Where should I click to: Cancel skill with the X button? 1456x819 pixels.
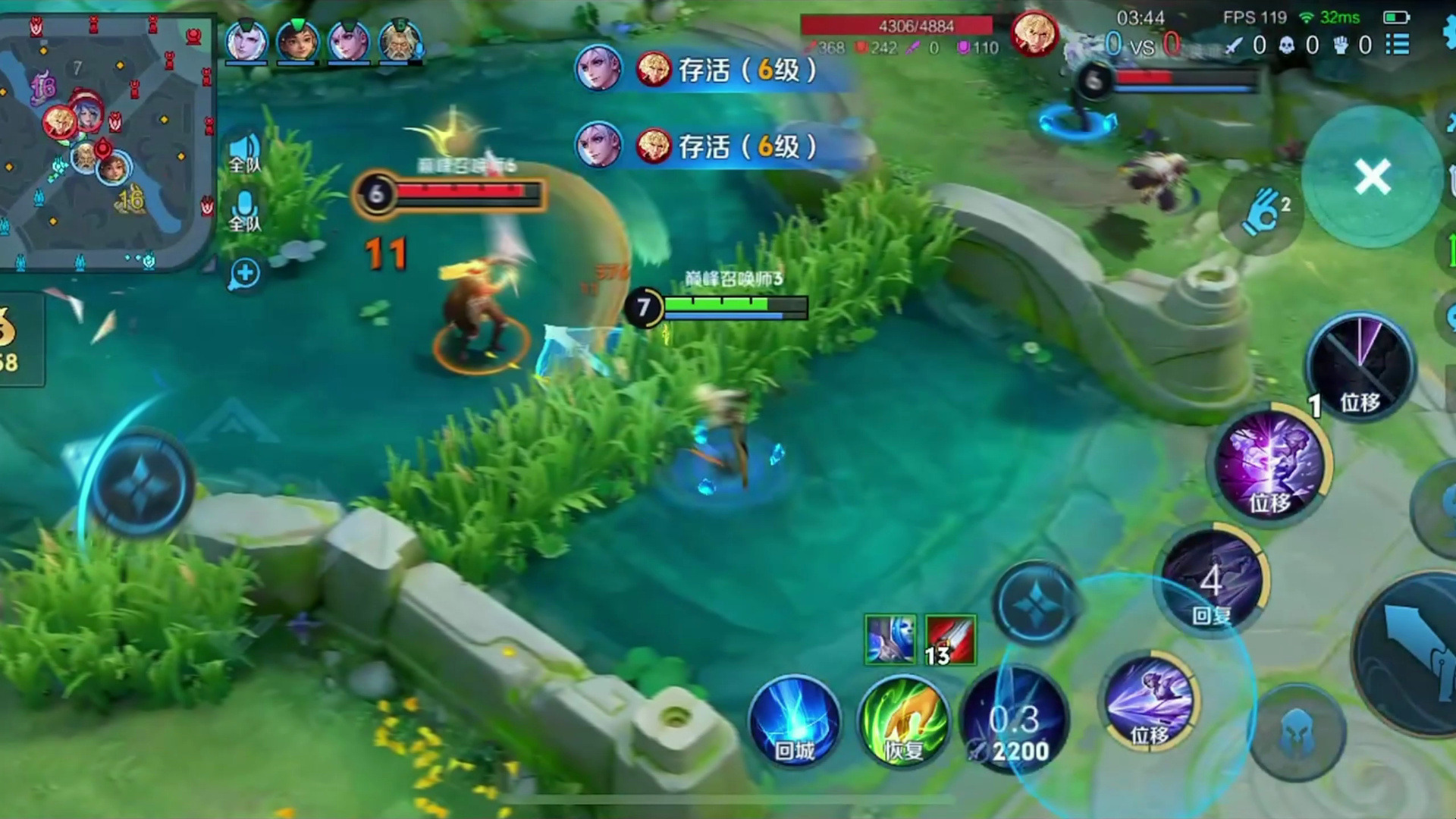click(1372, 177)
